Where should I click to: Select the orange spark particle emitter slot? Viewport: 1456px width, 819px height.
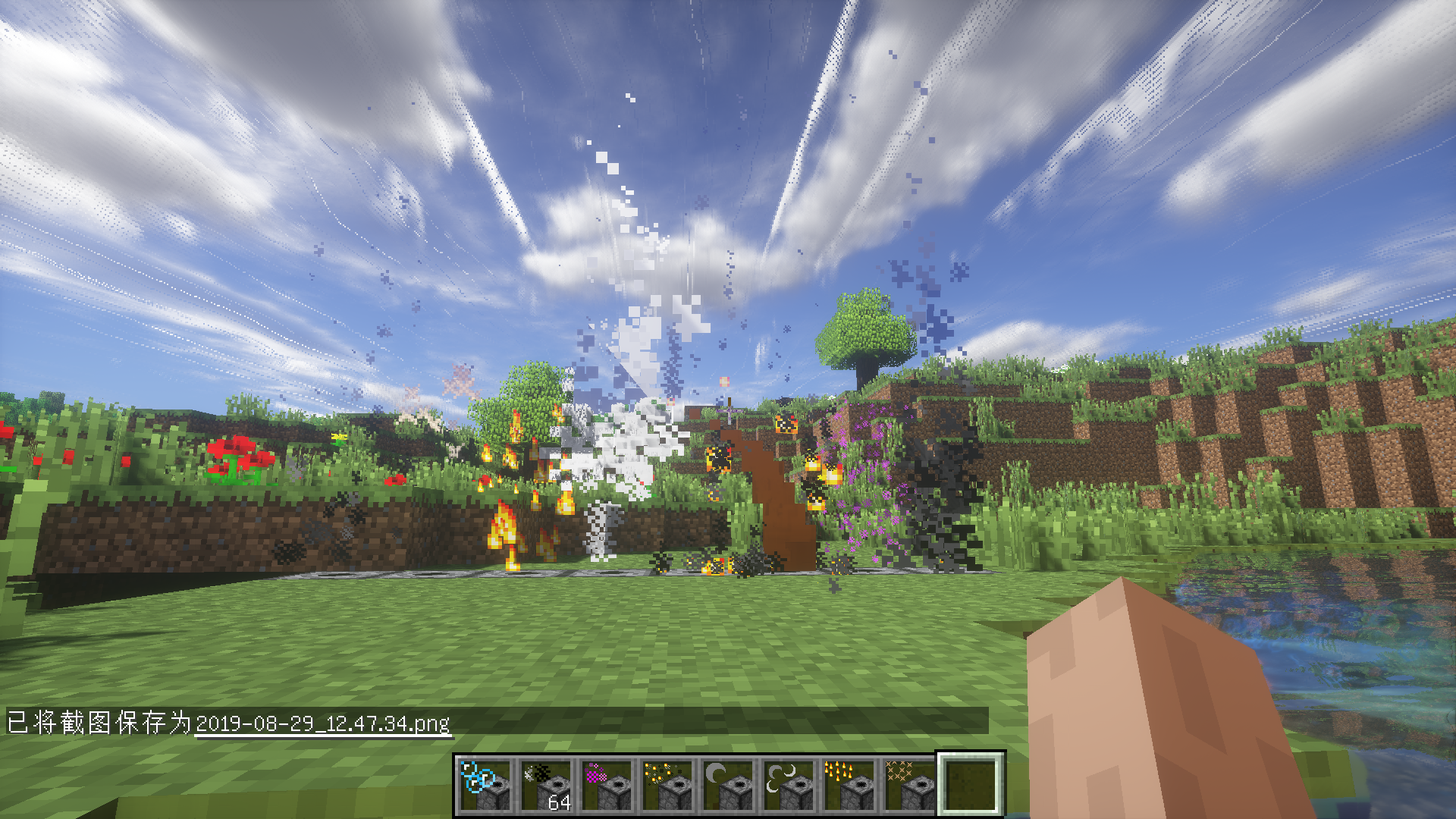tap(668, 786)
